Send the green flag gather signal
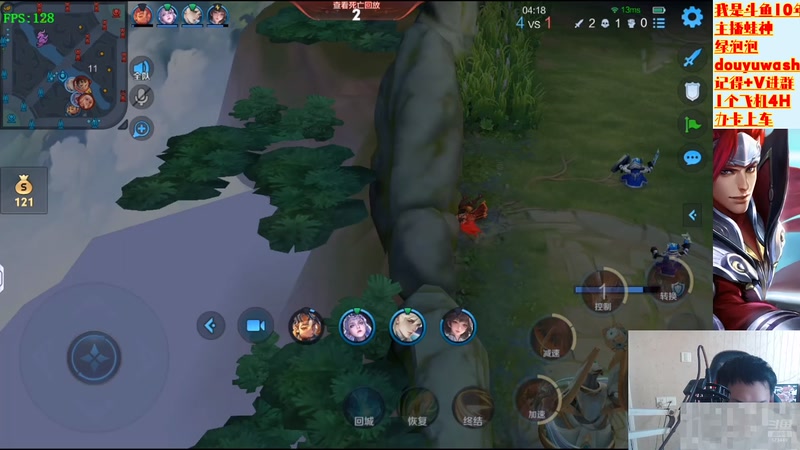The height and width of the screenshot is (450, 800). coord(692,125)
